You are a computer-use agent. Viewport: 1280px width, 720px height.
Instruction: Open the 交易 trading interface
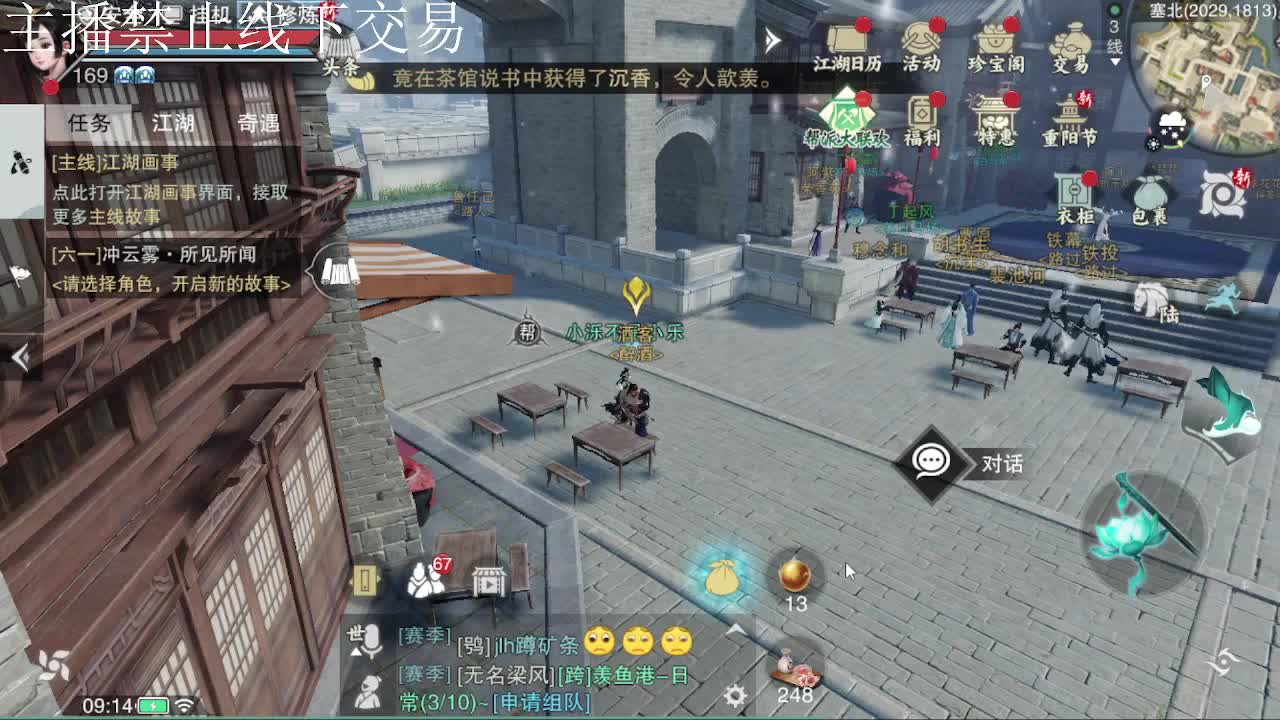click(1071, 45)
